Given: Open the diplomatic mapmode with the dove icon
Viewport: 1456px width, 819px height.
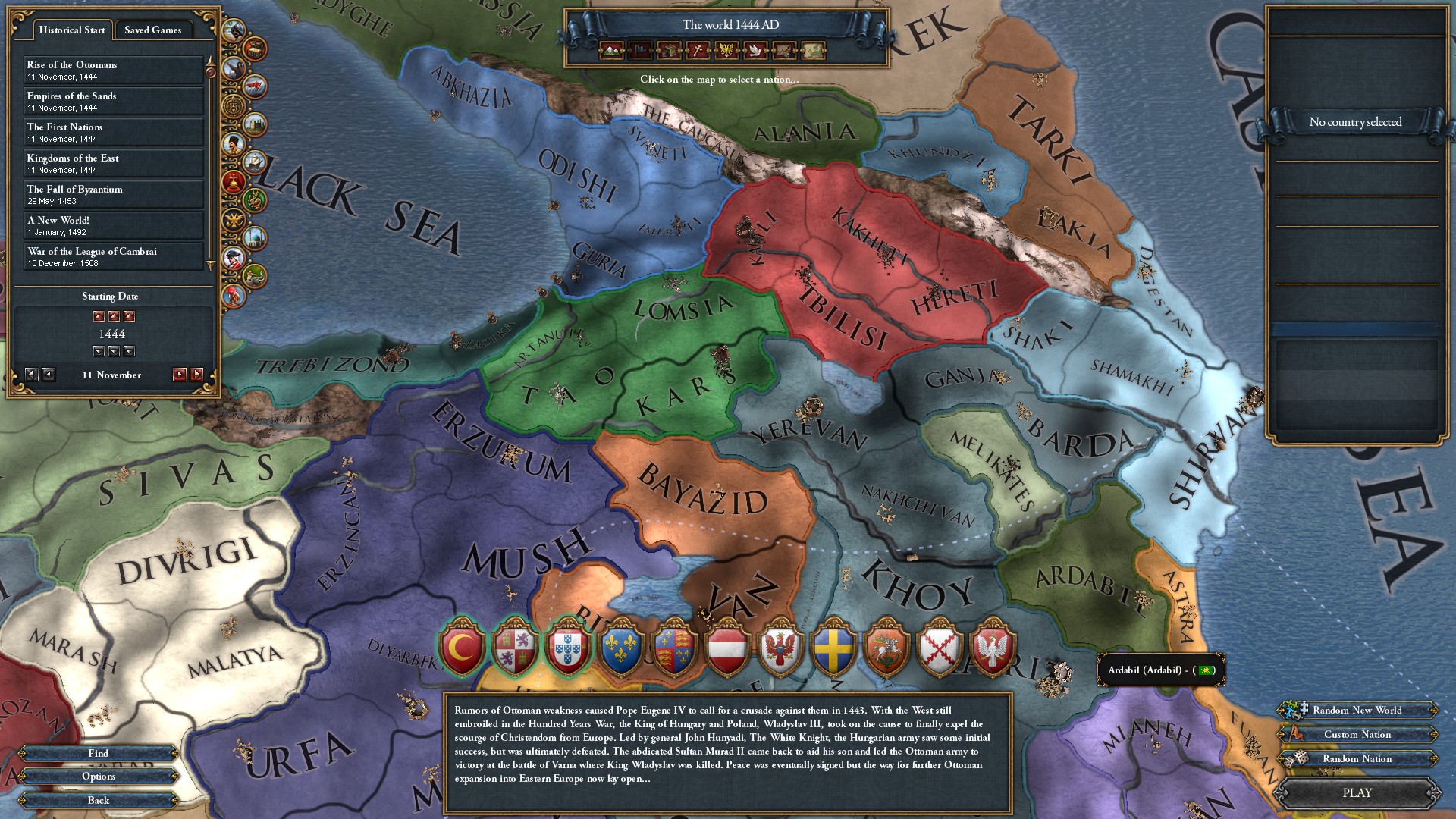Looking at the screenshot, I should [x=756, y=51].
